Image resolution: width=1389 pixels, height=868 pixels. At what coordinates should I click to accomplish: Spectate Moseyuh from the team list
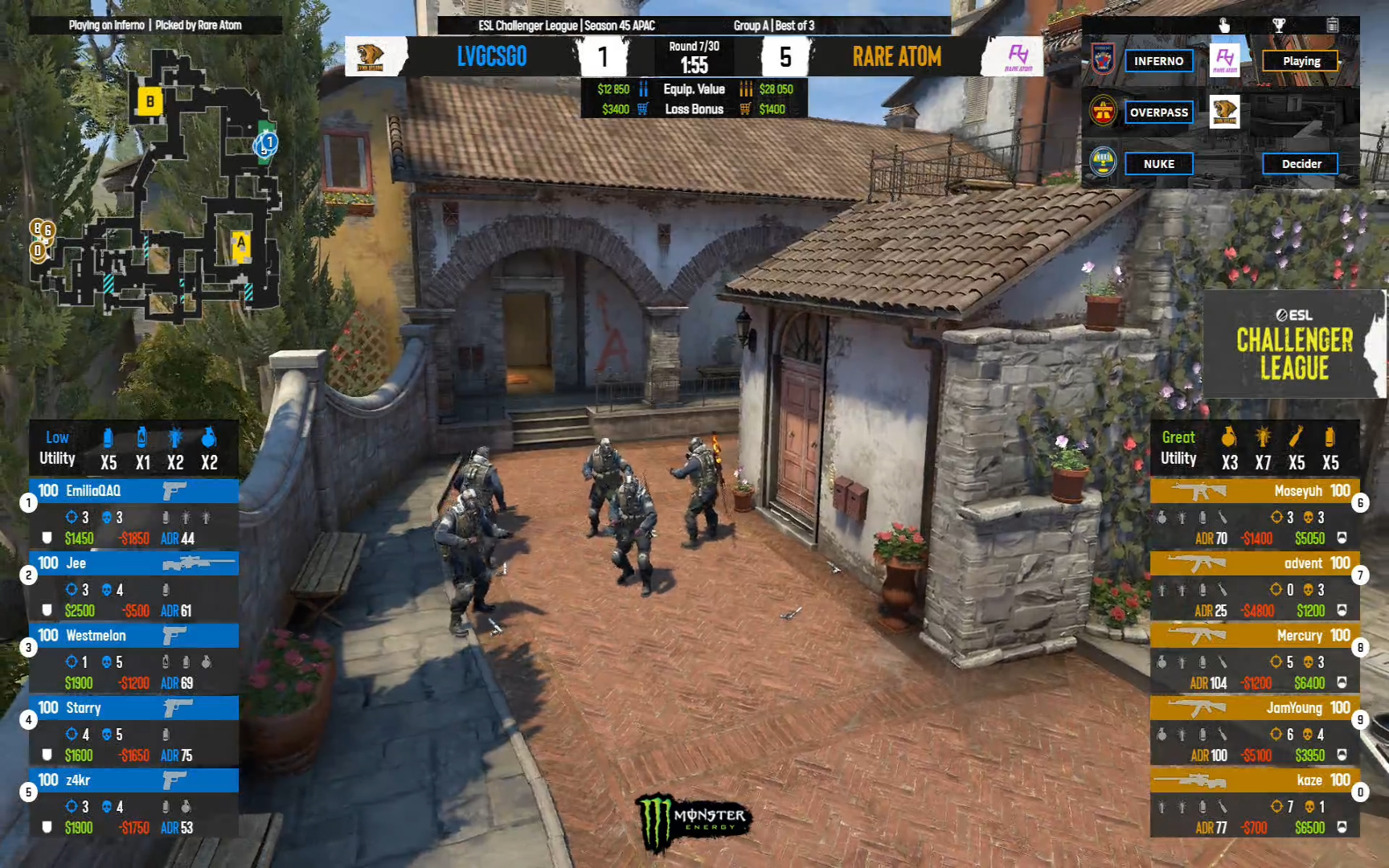(1254, 491)
